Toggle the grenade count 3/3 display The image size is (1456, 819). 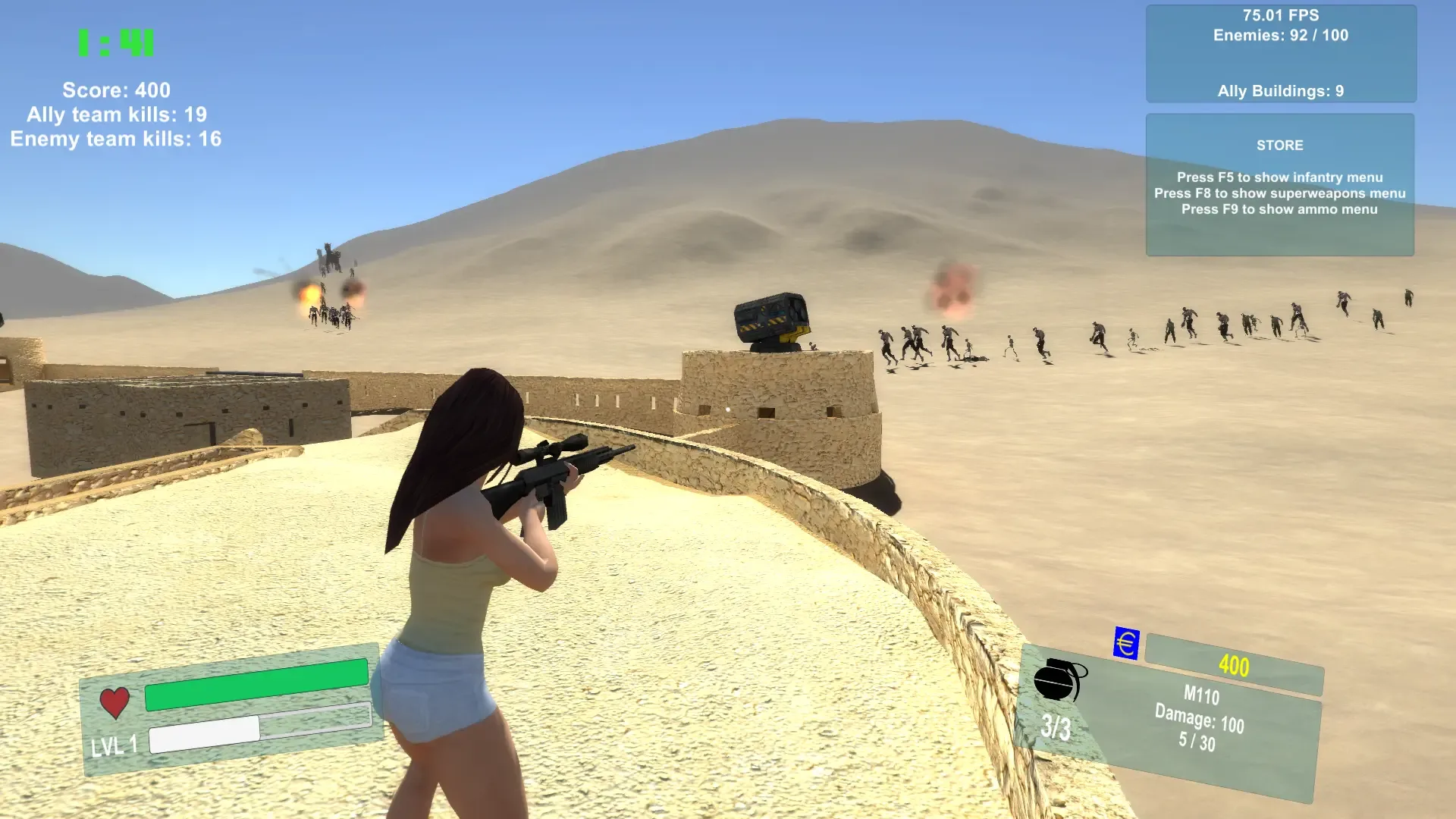(1056, 726)
